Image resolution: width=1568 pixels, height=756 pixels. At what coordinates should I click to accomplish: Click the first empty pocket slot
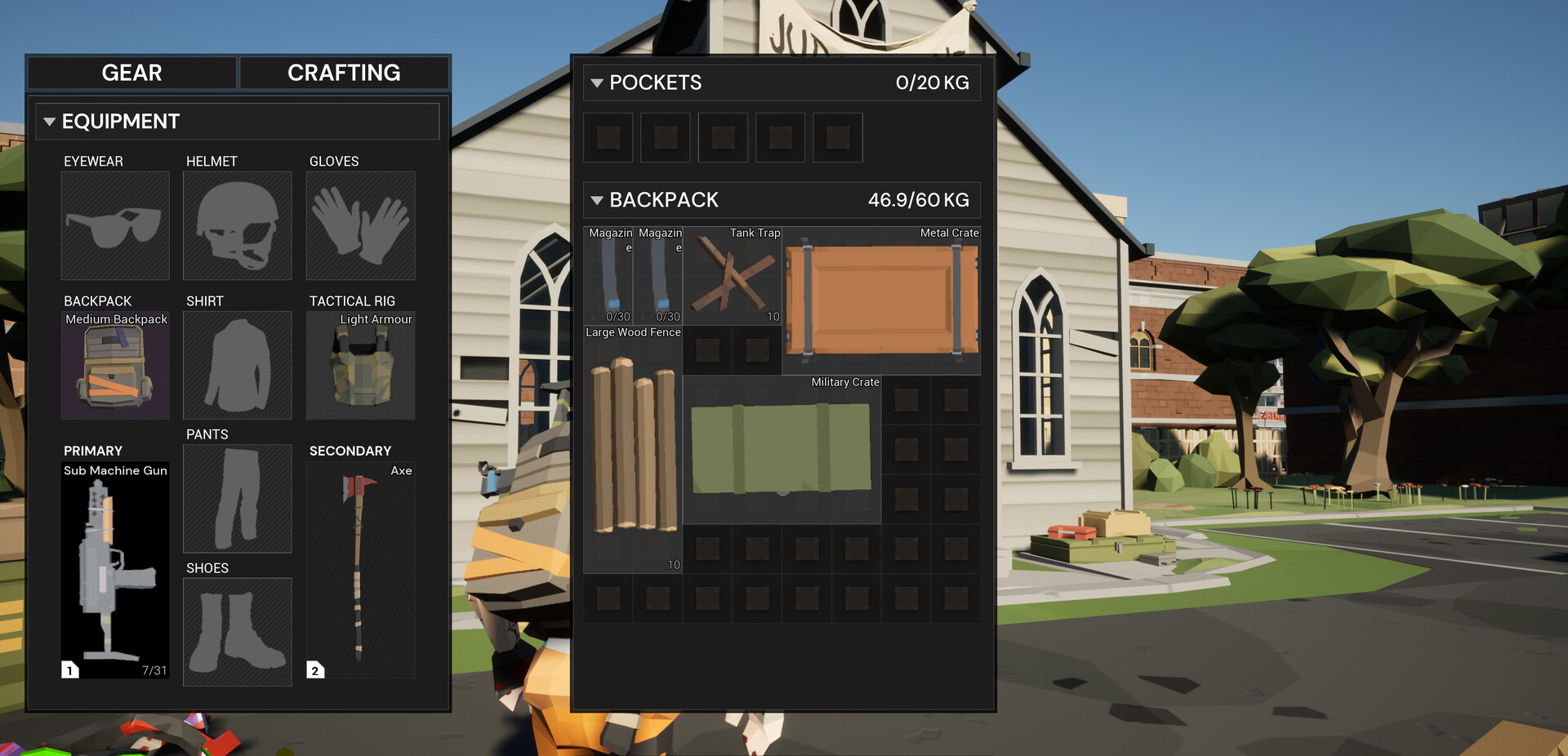click(x=608, y=137)
